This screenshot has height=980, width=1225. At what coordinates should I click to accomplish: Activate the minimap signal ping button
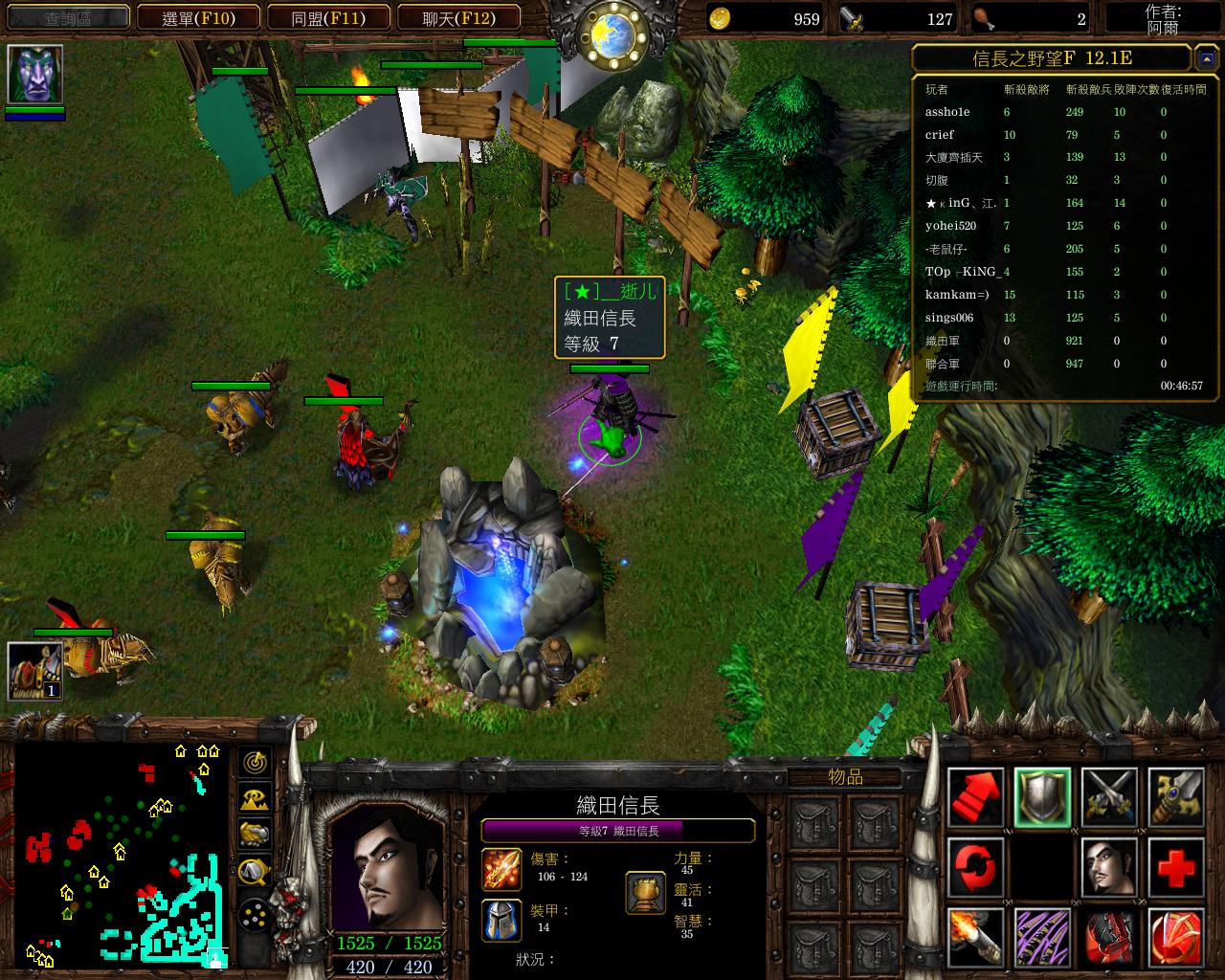pos(255,763)
